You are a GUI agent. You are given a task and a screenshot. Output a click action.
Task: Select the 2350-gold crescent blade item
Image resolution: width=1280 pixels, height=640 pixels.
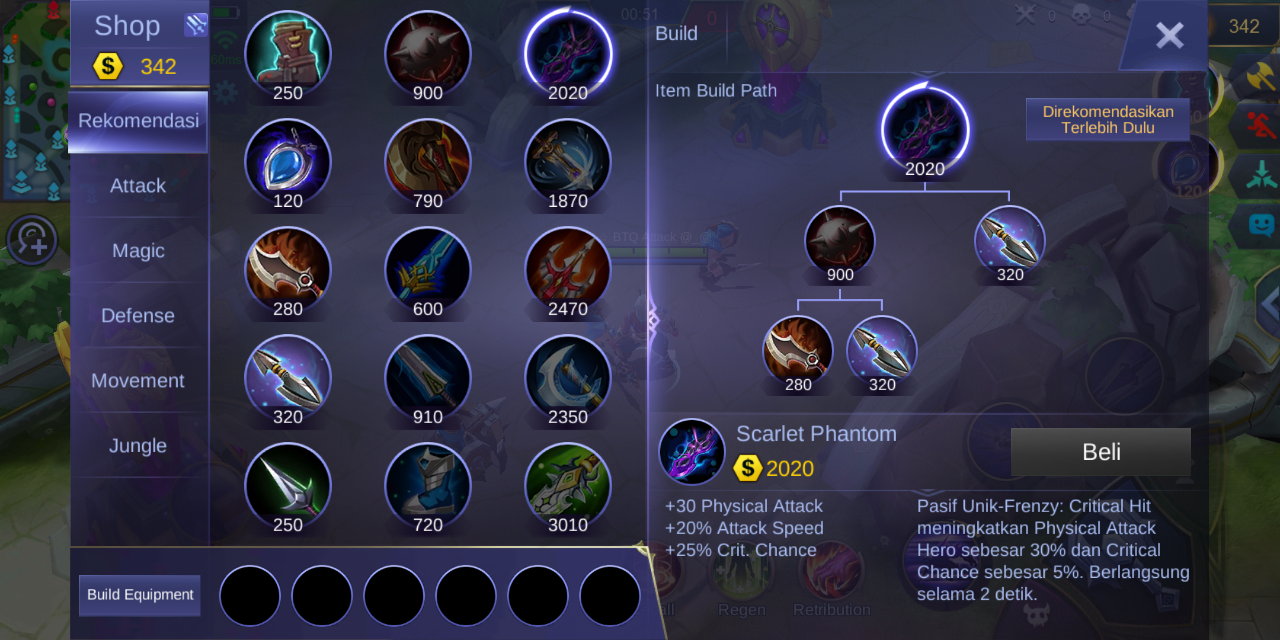coord(568,376)
